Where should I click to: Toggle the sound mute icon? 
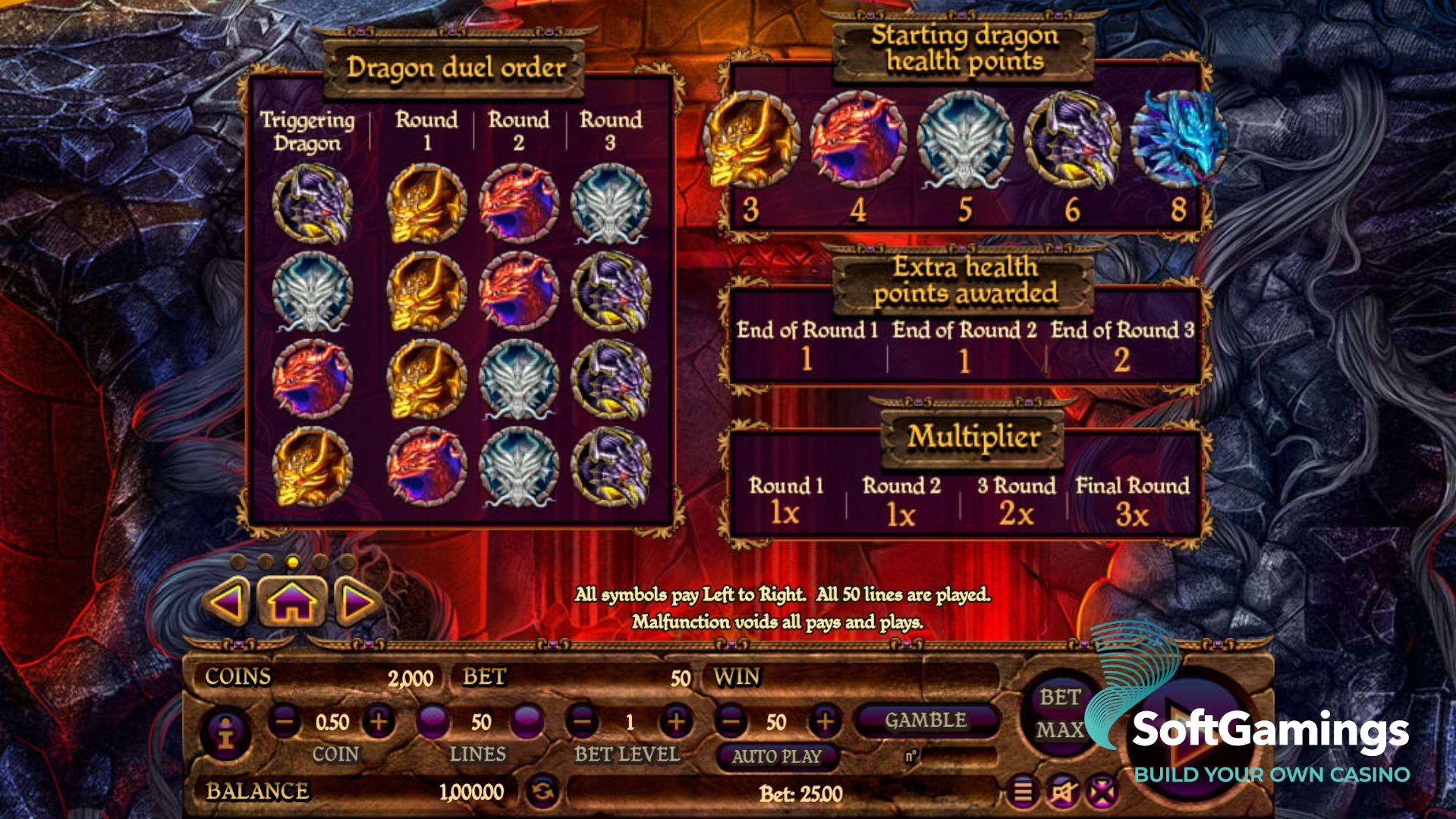tap(1062, 792)
